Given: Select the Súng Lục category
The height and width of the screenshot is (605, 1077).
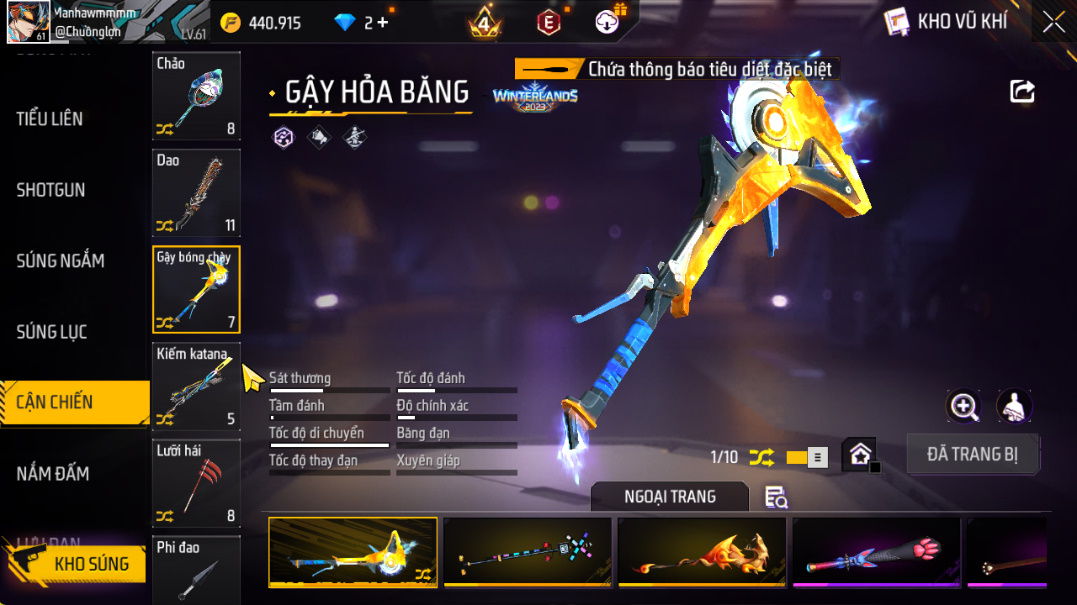Looking at the screenshot, I should [x=52, y=332].
